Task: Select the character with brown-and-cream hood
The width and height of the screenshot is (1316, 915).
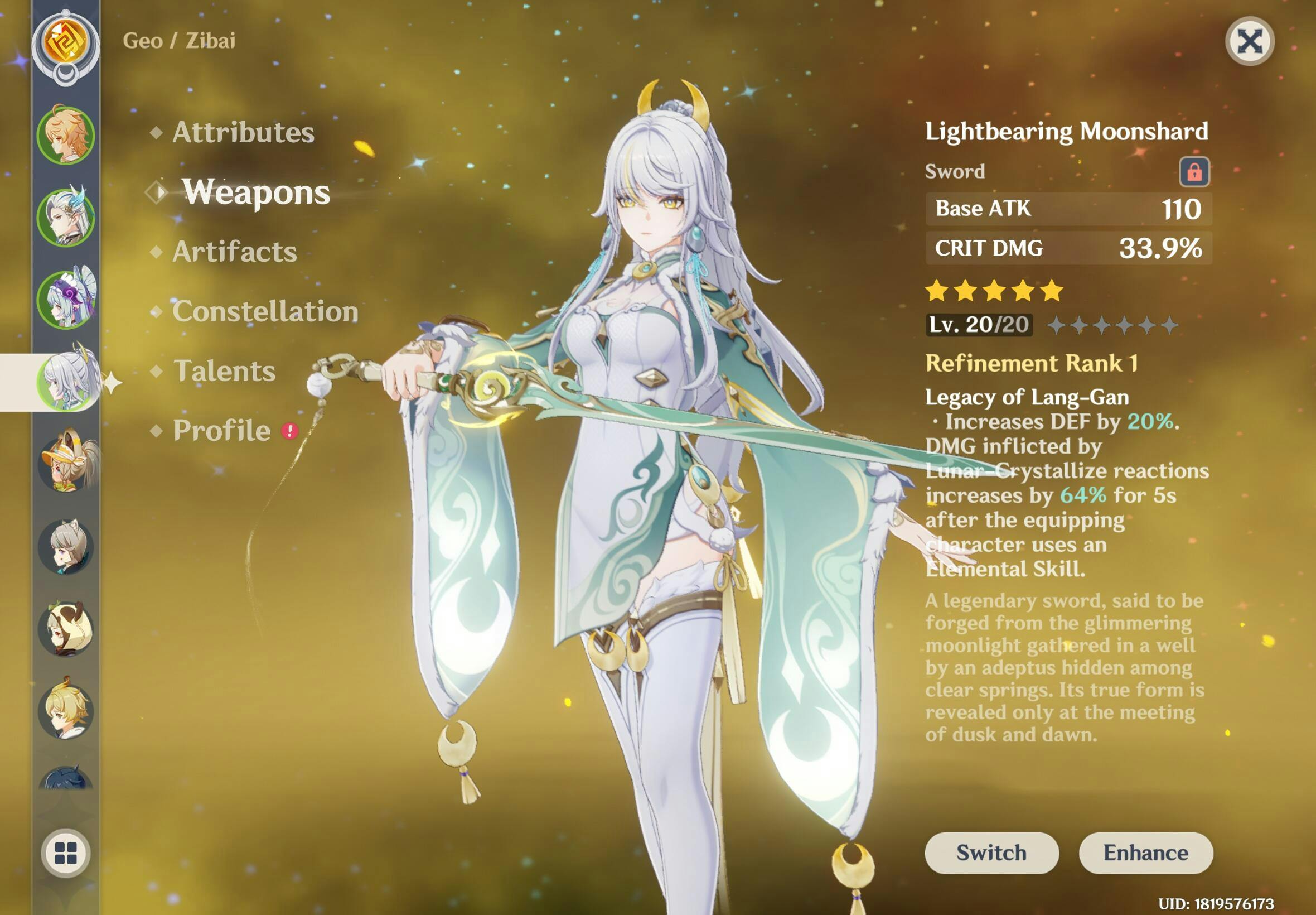Action: pos(66,628)
